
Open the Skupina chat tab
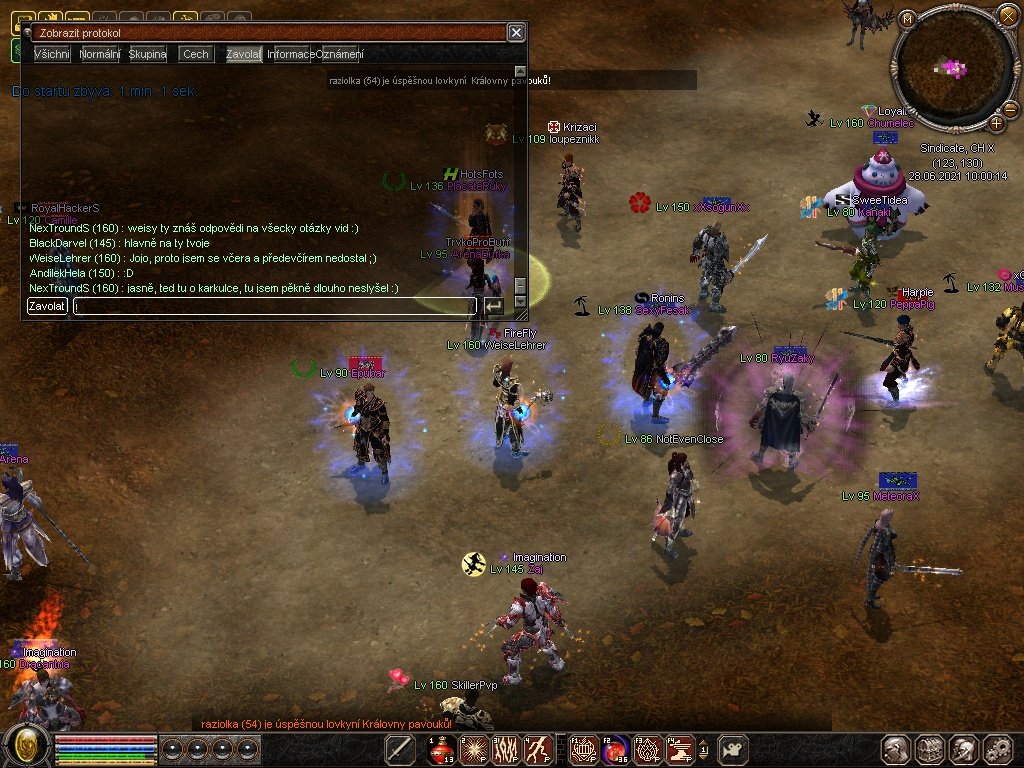[148, 54]
